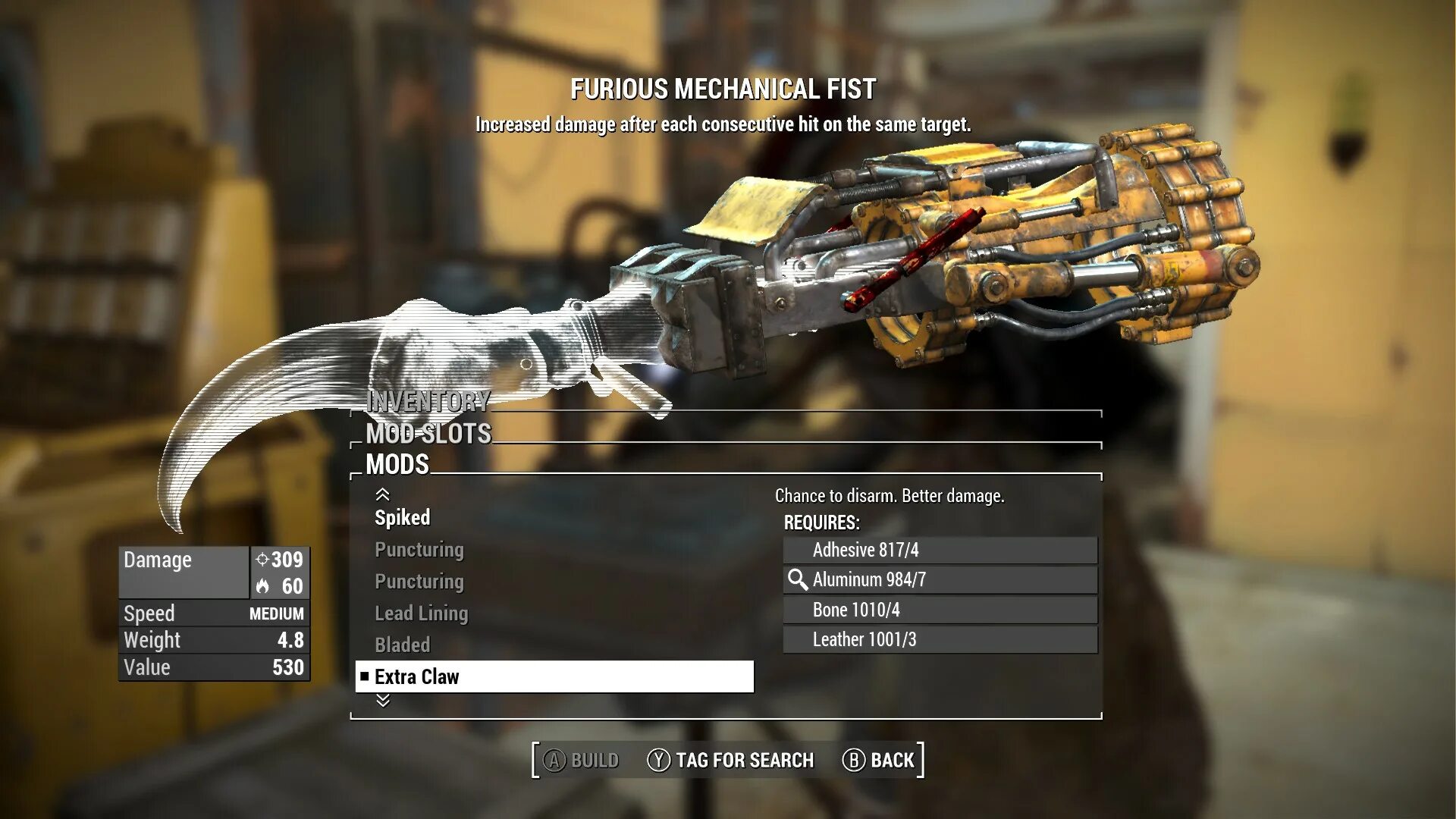Click the up arrows above the mod list

(383, 494)
